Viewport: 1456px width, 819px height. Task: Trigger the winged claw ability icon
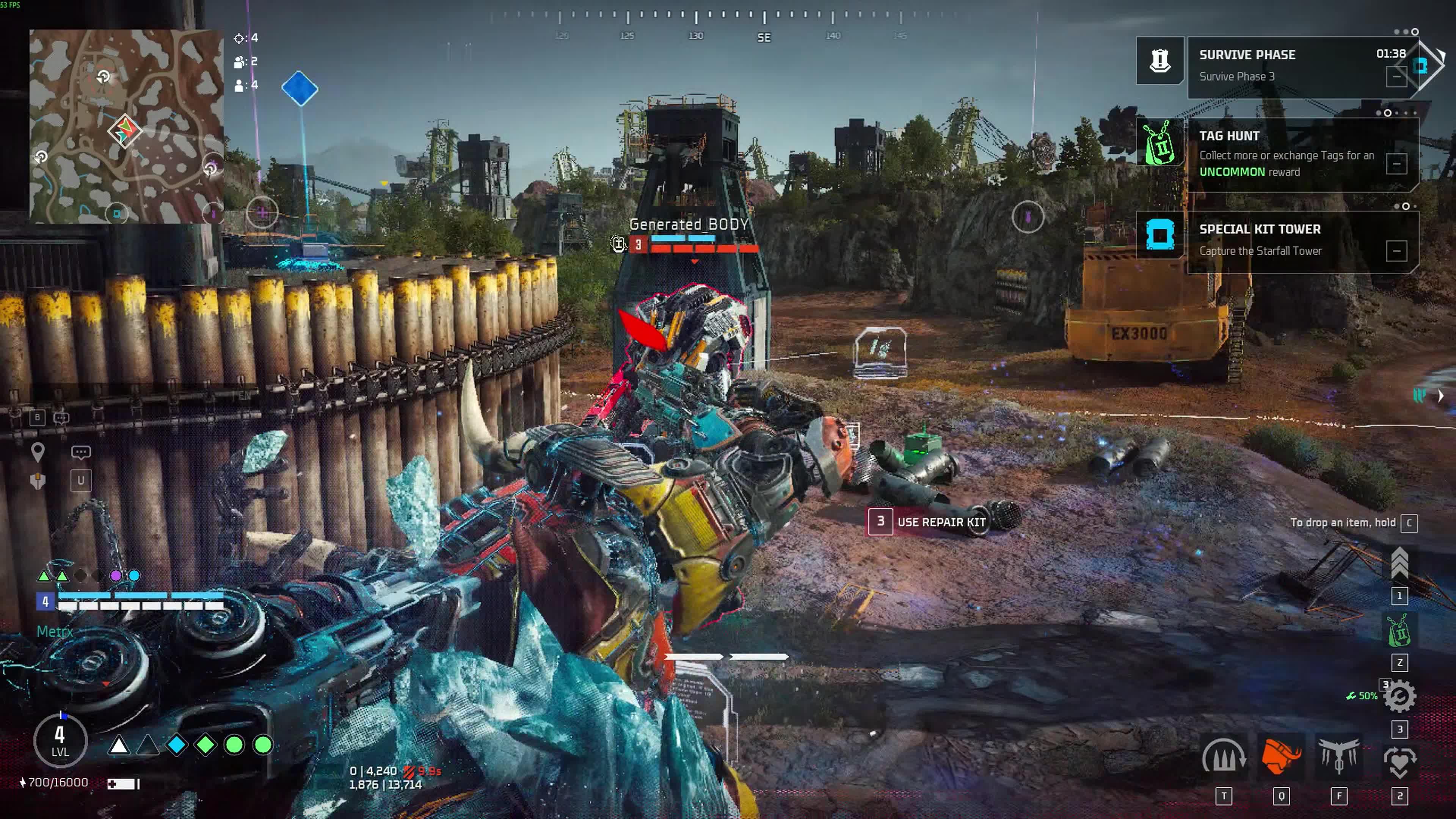[1338, 756]
